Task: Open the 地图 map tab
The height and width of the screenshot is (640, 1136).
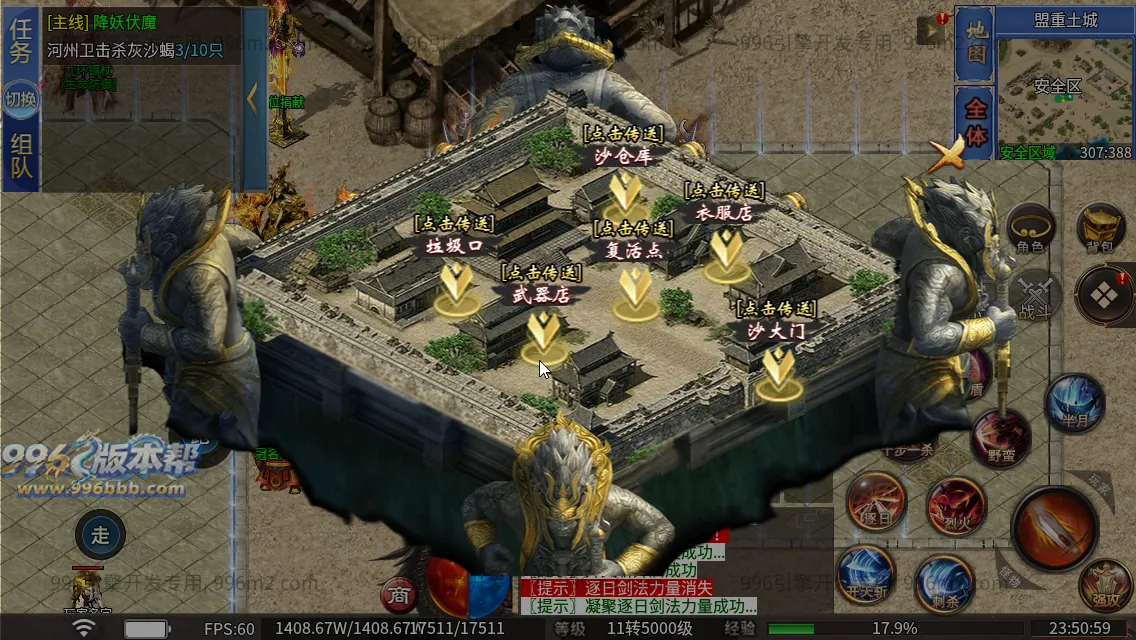Action: (976, 45)
